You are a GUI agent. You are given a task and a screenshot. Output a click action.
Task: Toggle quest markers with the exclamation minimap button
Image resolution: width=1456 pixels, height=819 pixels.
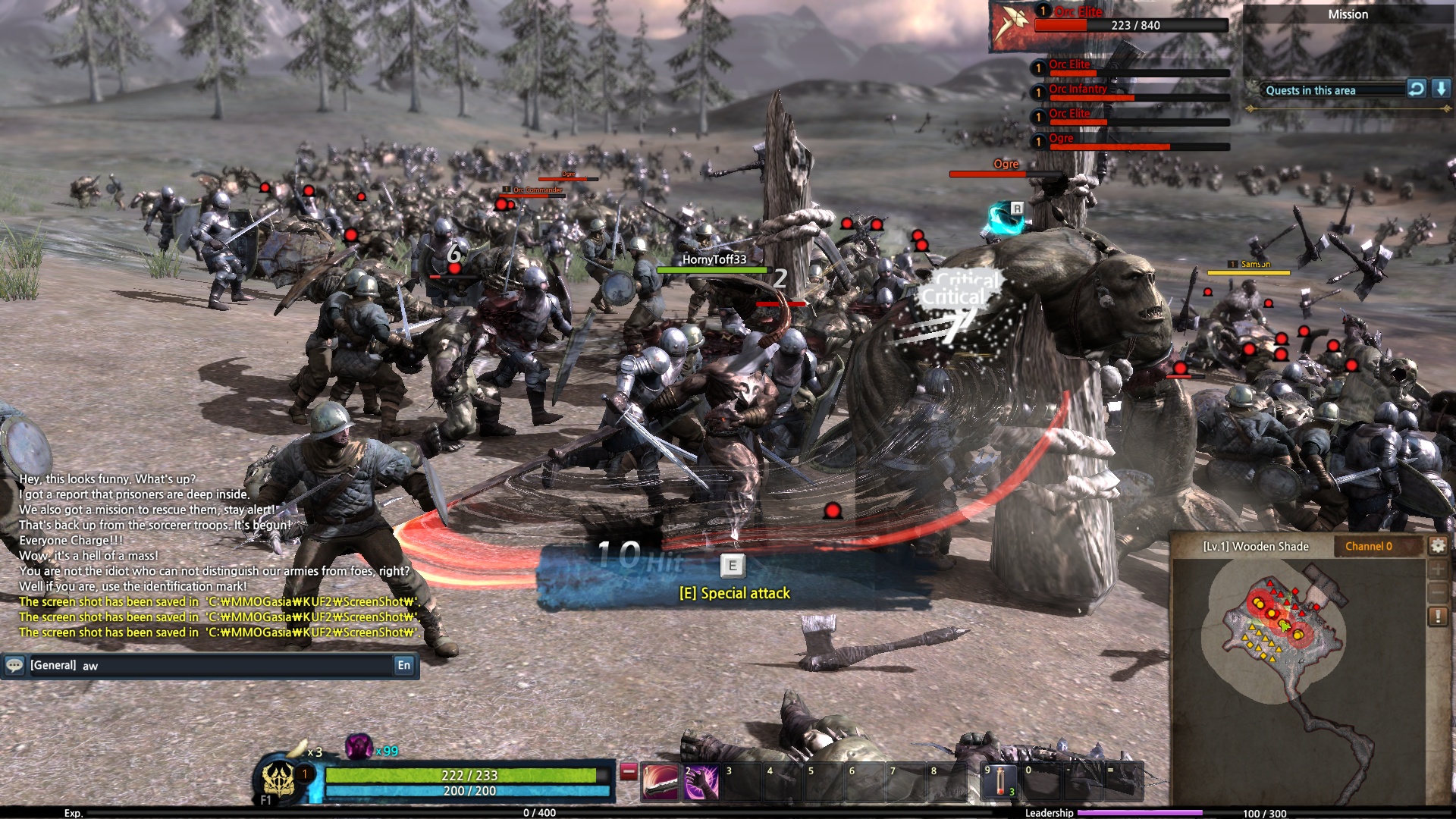pos(1439,614)
